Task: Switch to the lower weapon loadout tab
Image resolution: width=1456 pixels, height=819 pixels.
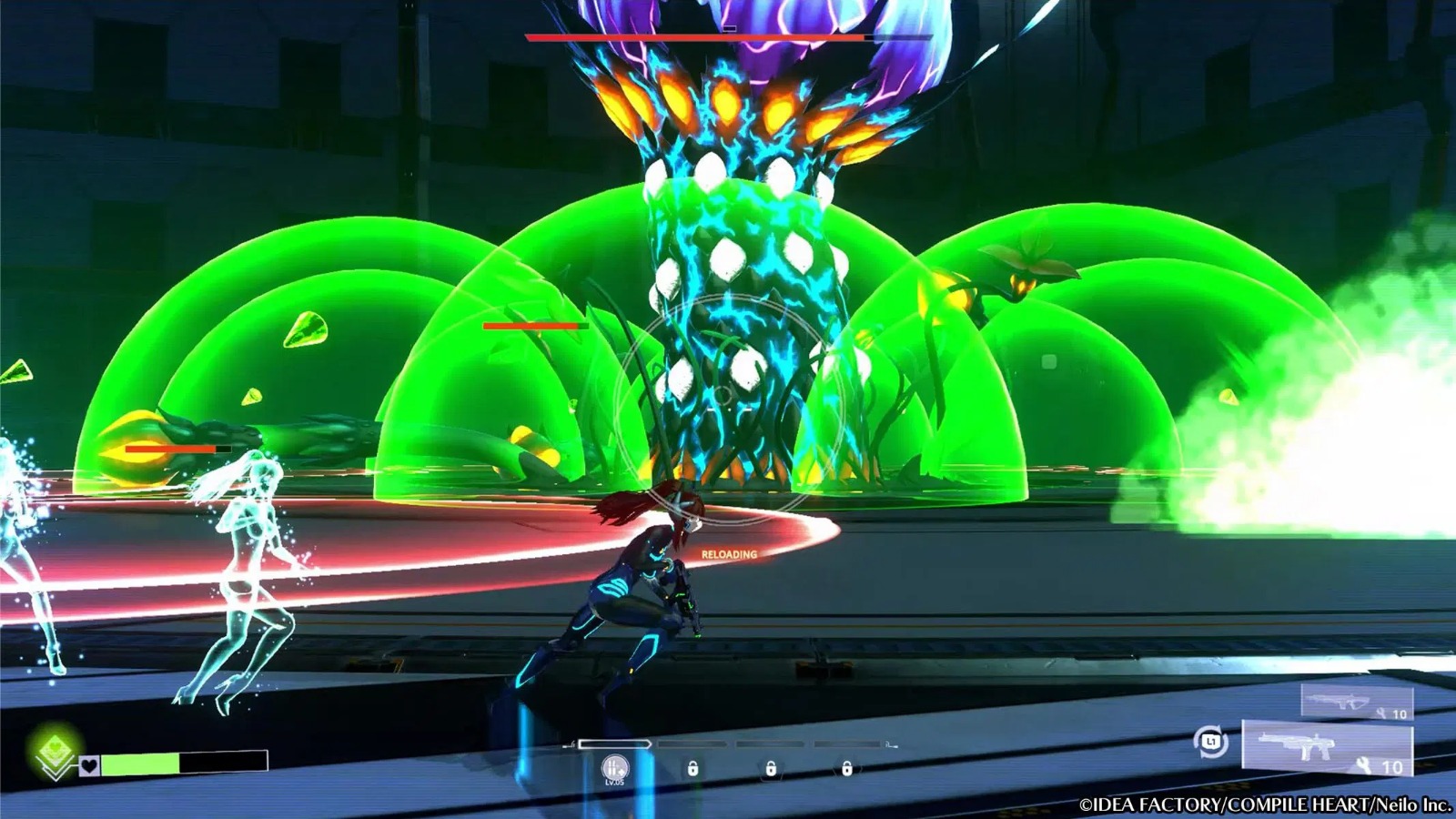Action: point(1329,749)
